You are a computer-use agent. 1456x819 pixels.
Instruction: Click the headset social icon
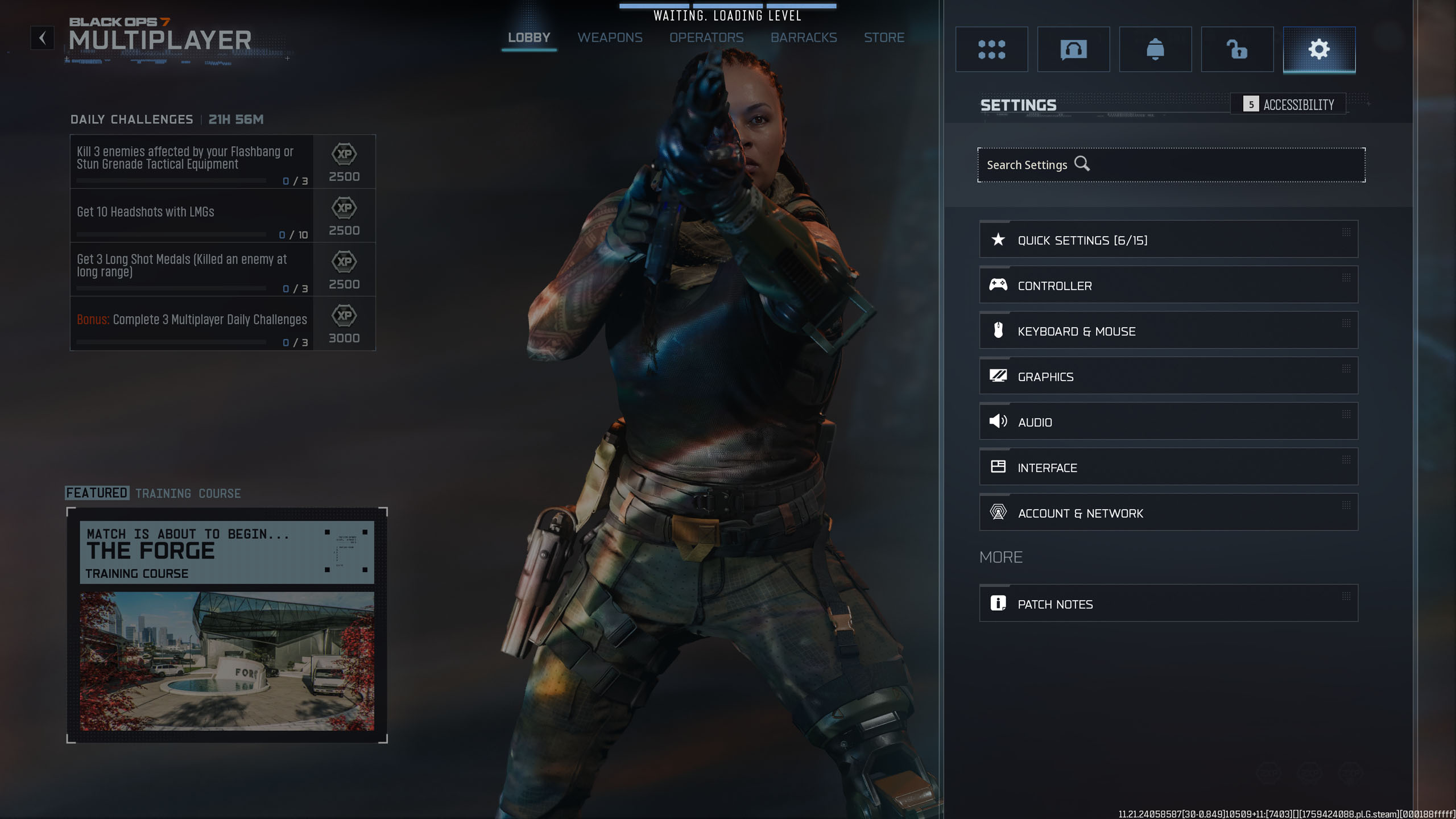(1073, 49)
